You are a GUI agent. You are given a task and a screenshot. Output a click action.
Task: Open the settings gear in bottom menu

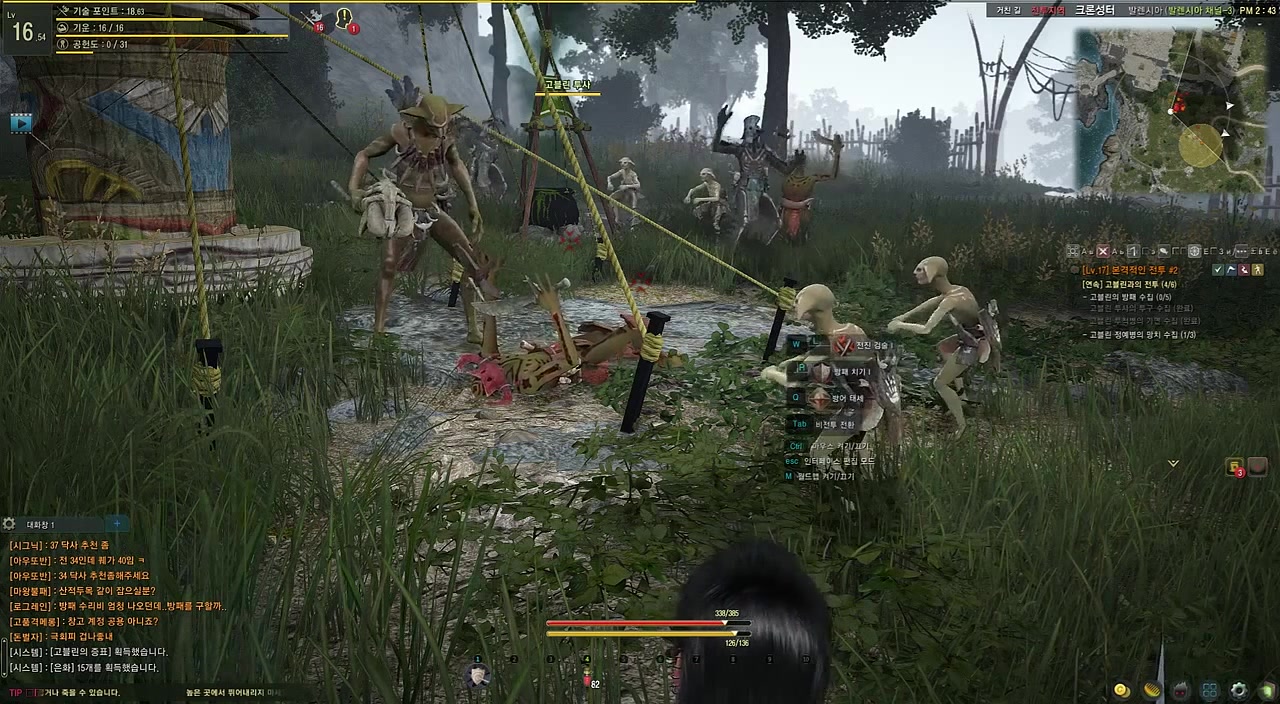click(x=1239, y=690)
